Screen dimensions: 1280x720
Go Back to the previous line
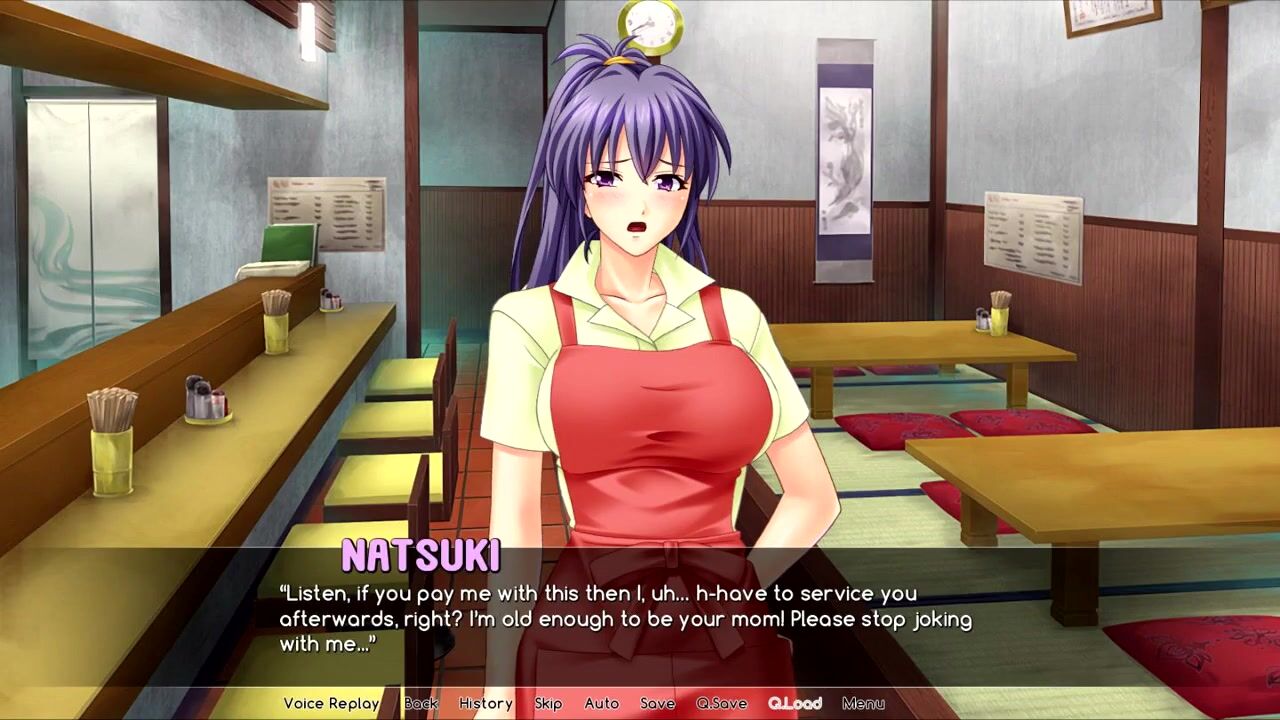[x=421, y=703]
